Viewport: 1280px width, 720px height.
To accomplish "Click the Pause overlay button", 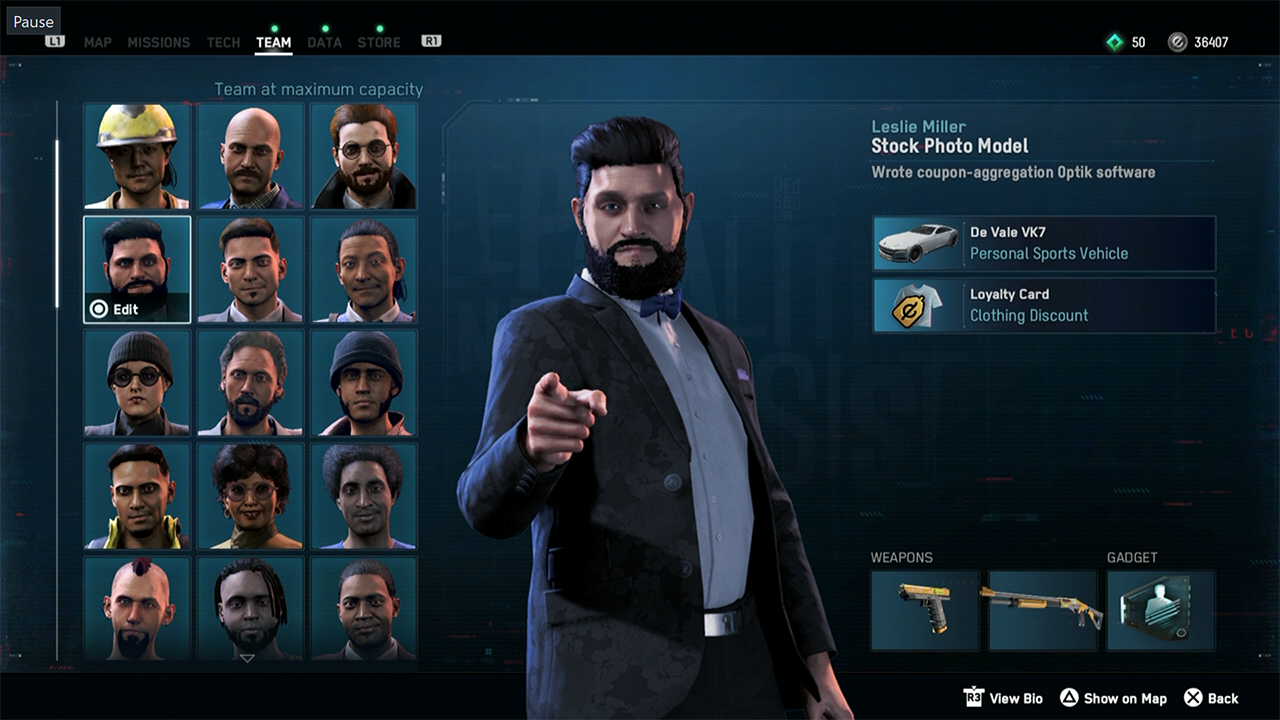I will click(33, 21).
